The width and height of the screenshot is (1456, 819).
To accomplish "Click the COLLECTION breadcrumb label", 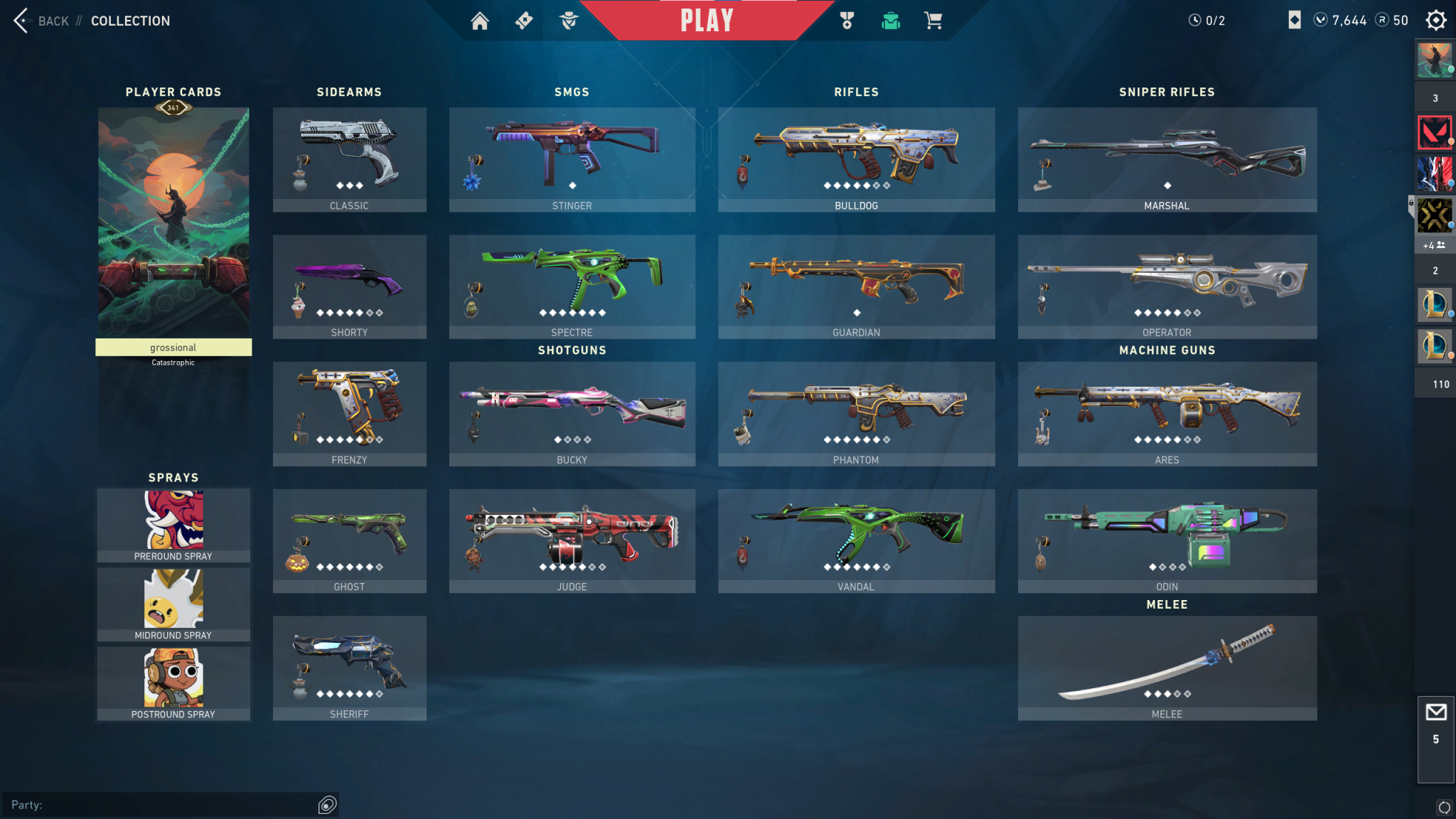I will point(130,21).
